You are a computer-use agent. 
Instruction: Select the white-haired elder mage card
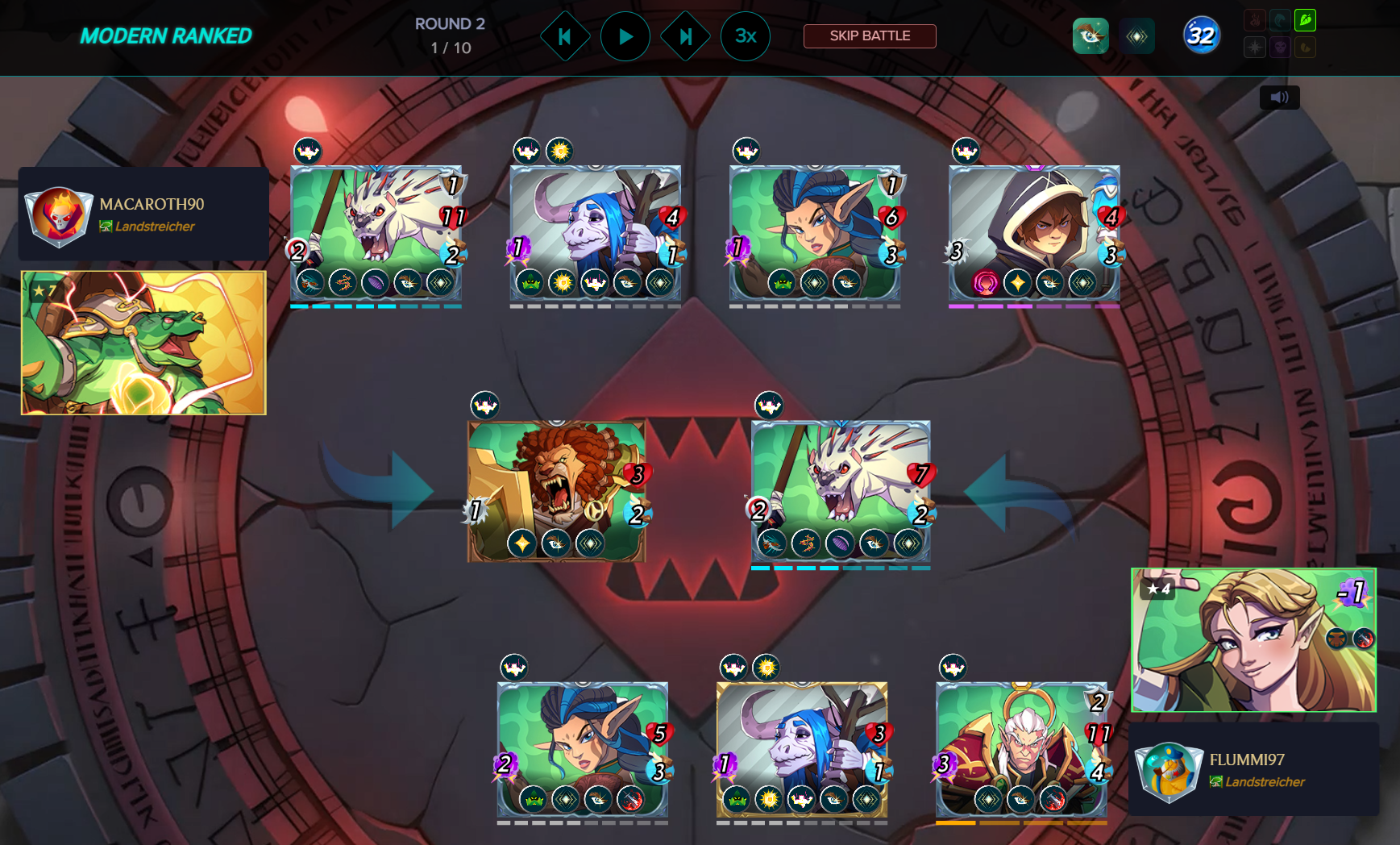(x=1021, y=749)
